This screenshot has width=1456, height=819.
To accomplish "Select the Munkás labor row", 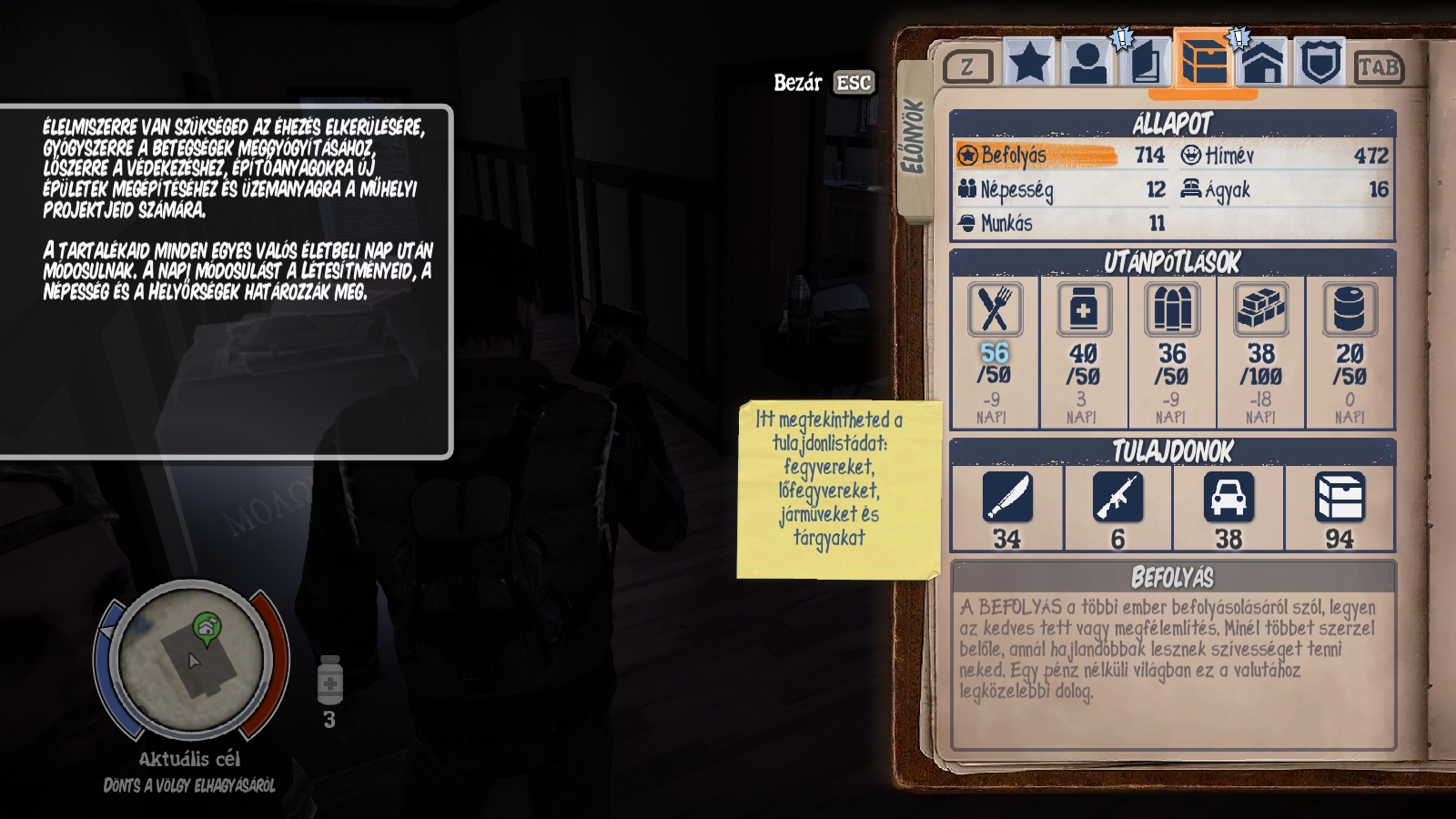I will pos(1060,223).
